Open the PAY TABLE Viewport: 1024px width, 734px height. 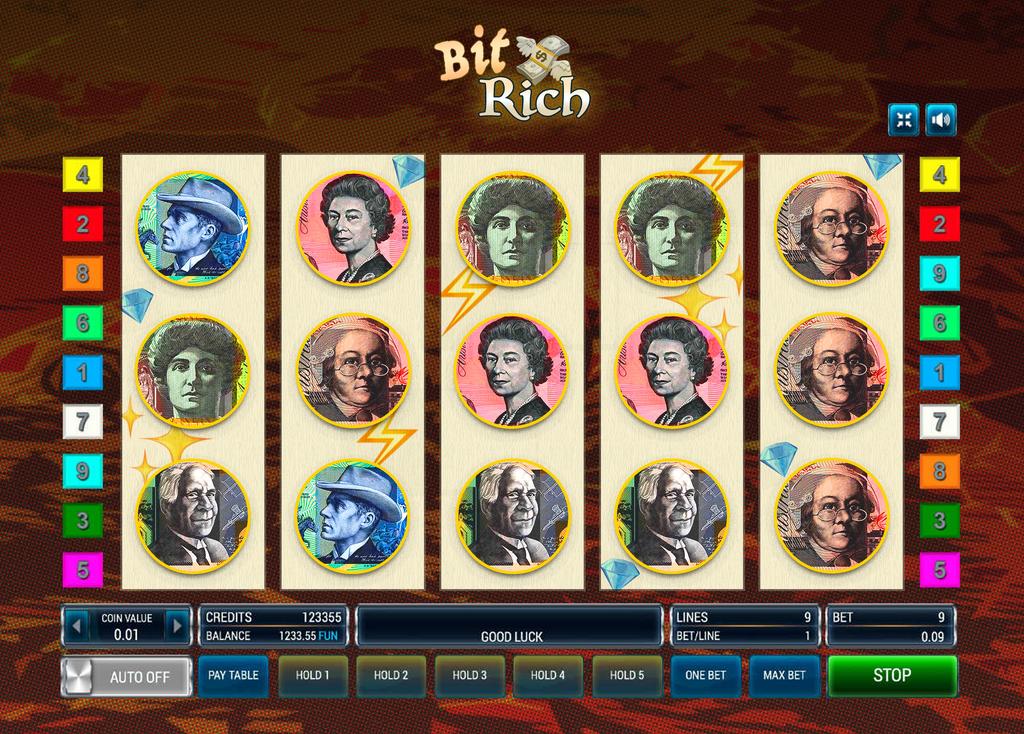pyautogui.click(x=233, y=675)
